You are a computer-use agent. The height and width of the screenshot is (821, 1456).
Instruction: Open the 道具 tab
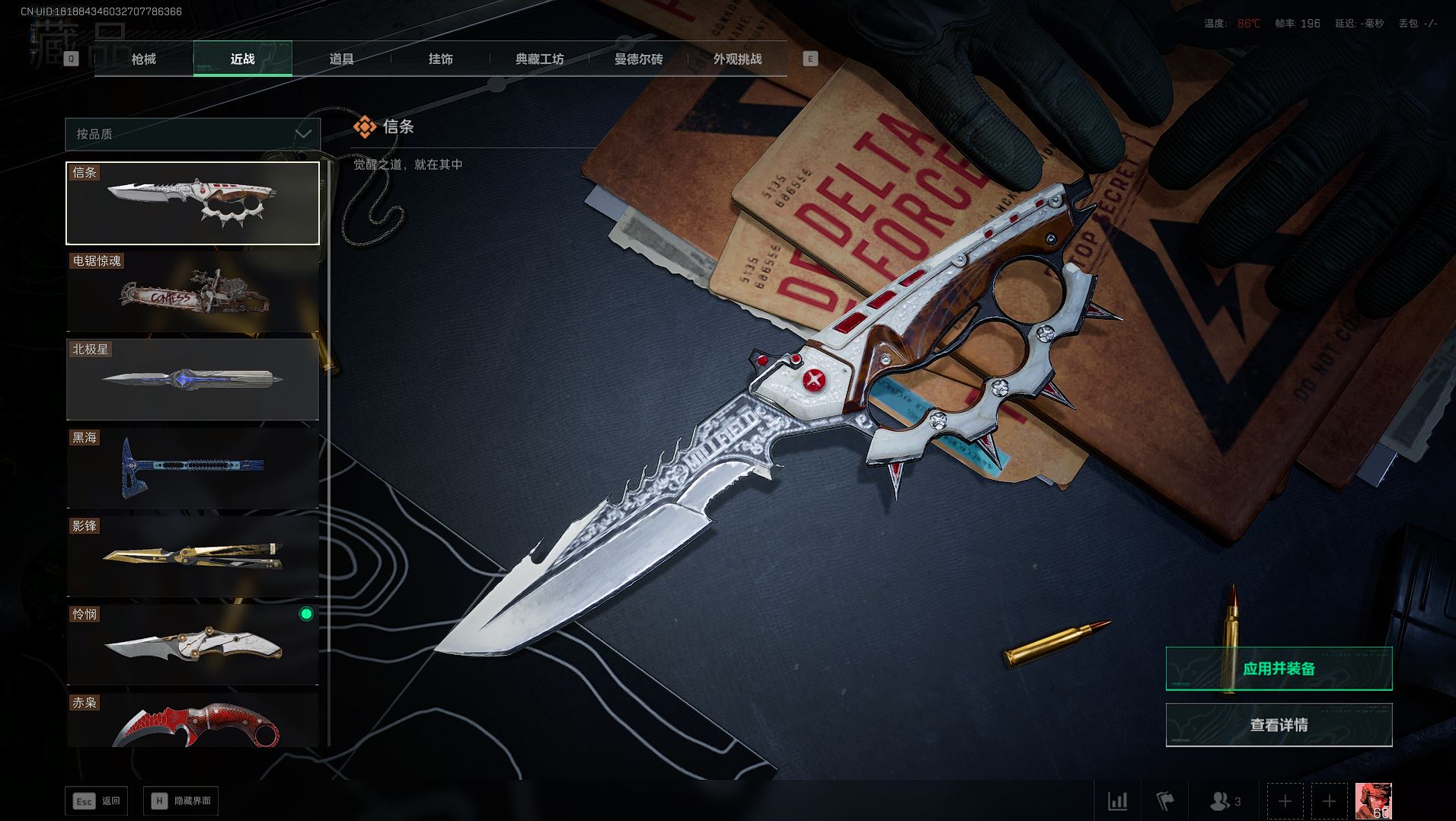click(x=342, y=59)
